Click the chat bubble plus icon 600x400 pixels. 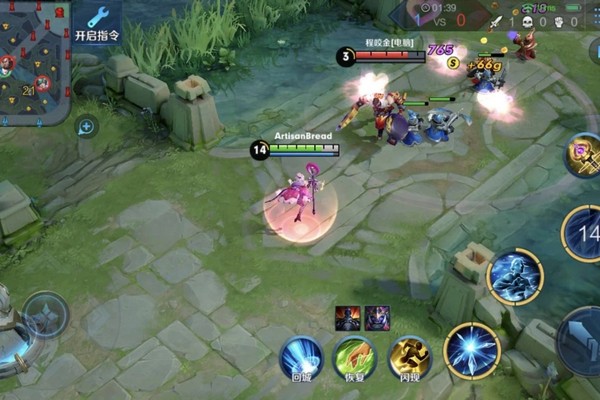(86, 126)
